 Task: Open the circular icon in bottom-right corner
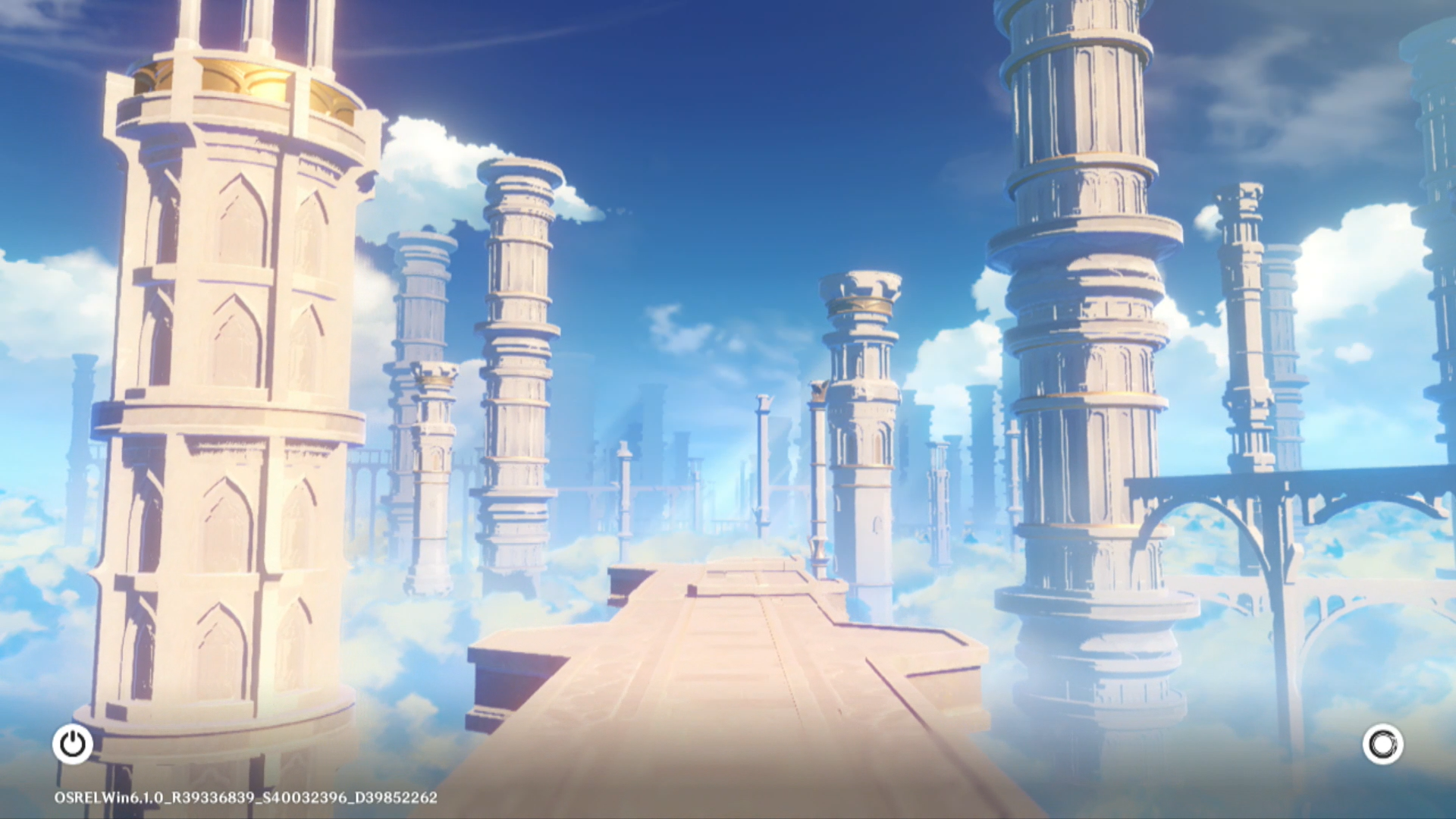[x=1382, y=744]
